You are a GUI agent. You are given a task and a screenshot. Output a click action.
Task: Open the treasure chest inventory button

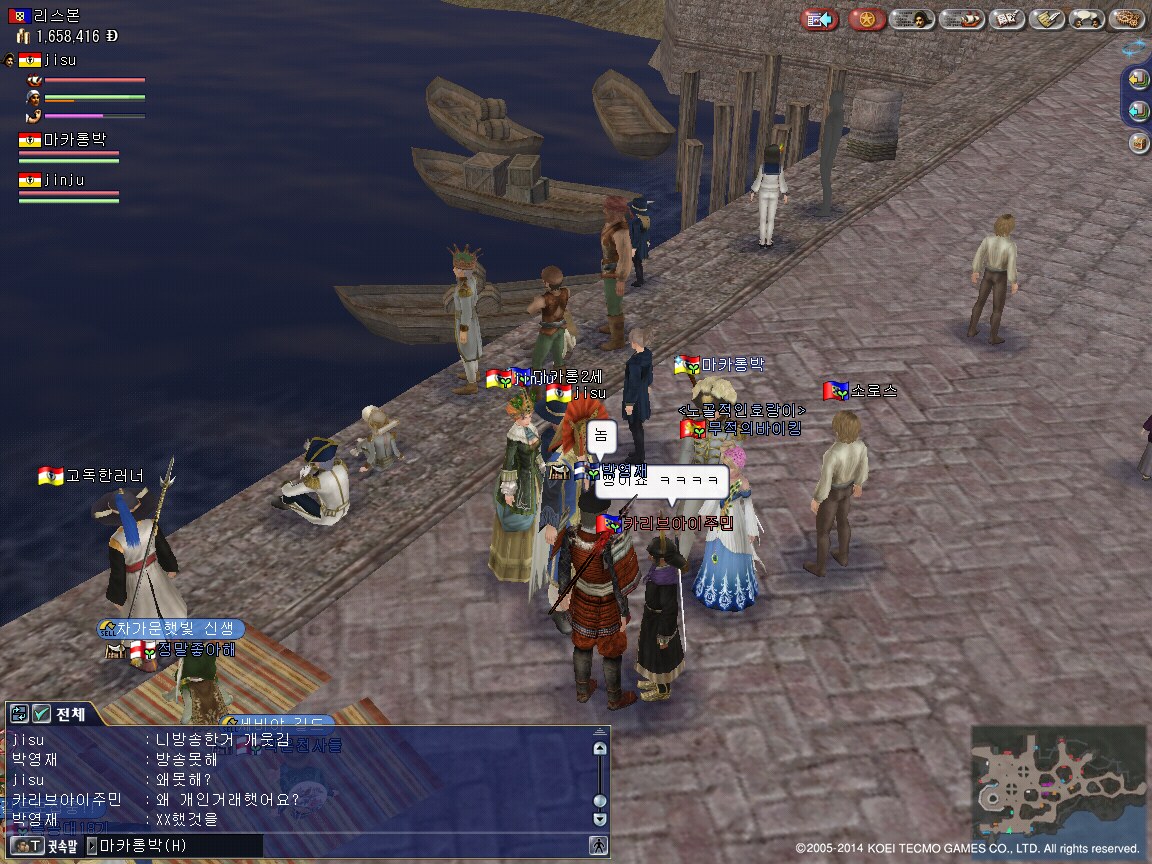(1138, 143)
